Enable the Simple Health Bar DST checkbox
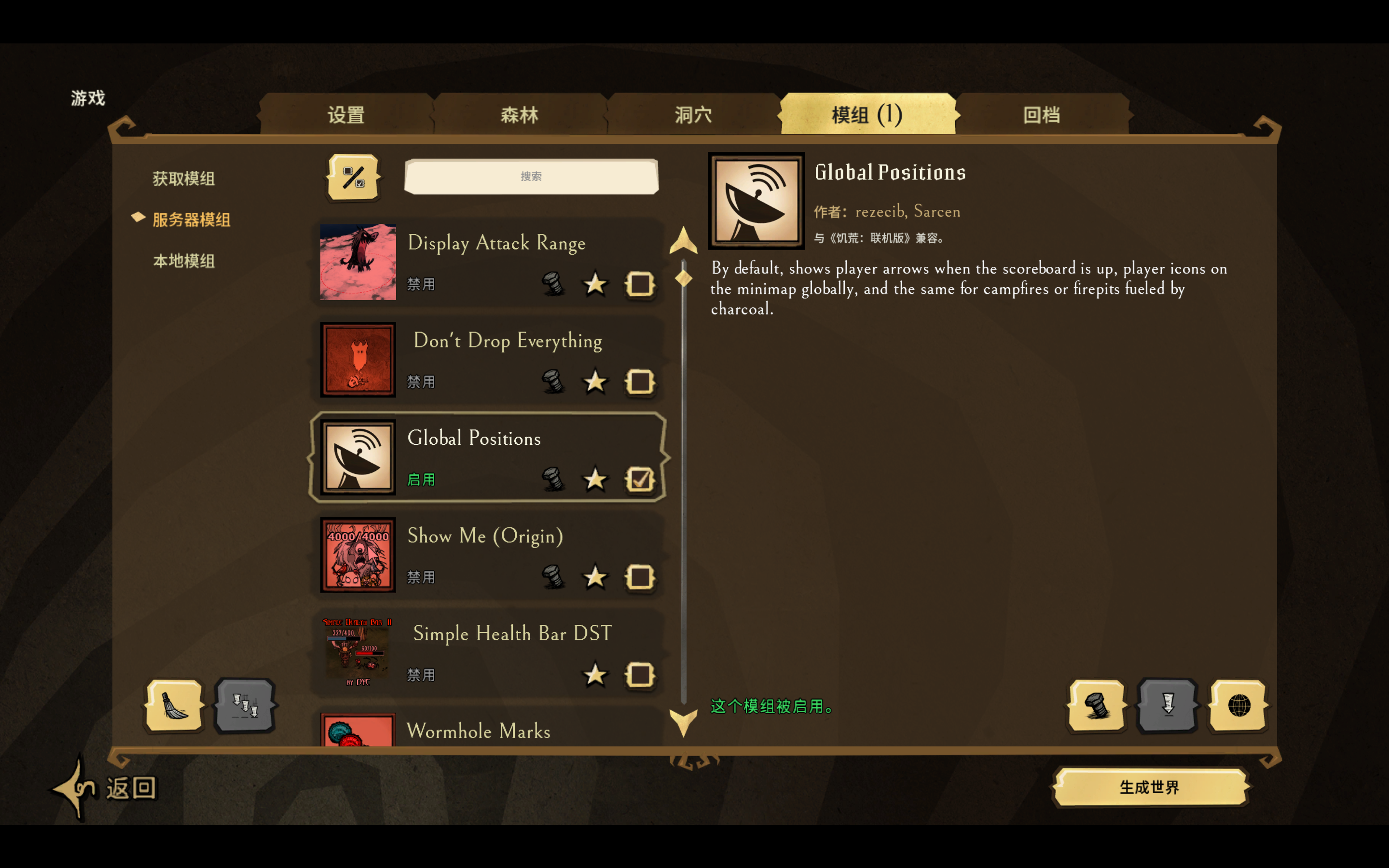The height and width of the screenshot is (868, 1389). pos(640,675)
